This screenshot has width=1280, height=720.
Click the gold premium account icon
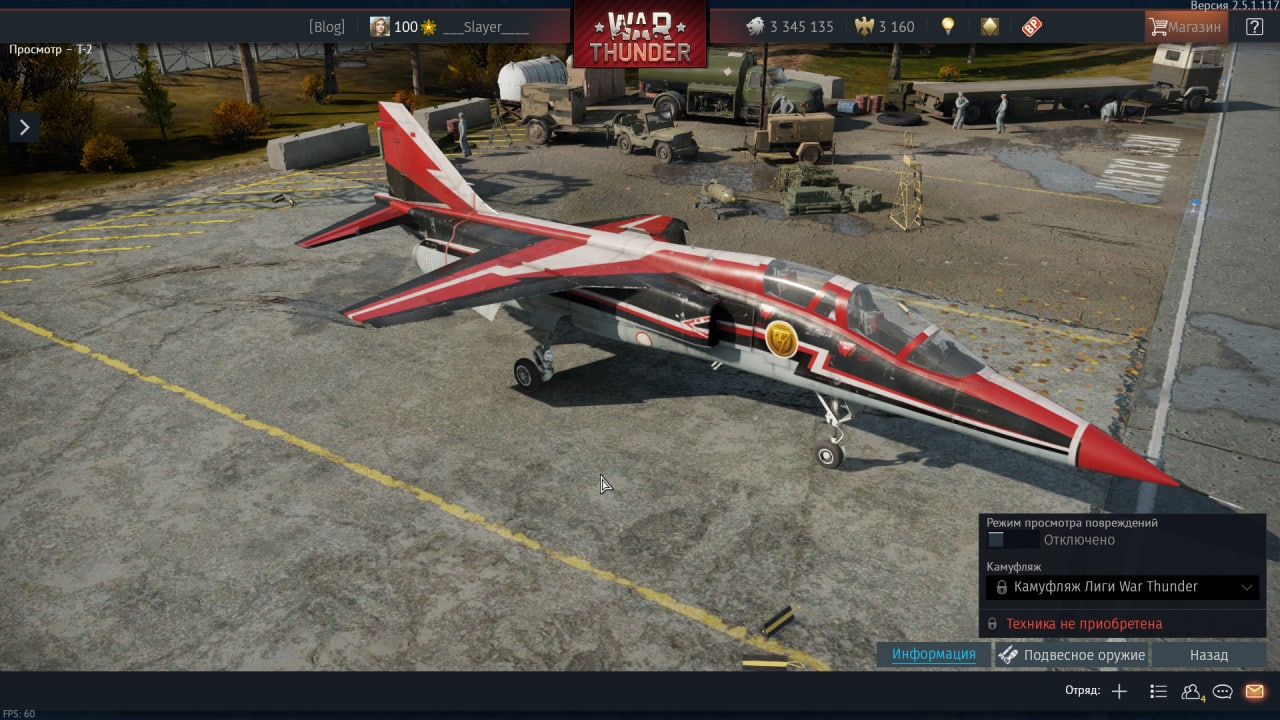click(x=989, y=27)
